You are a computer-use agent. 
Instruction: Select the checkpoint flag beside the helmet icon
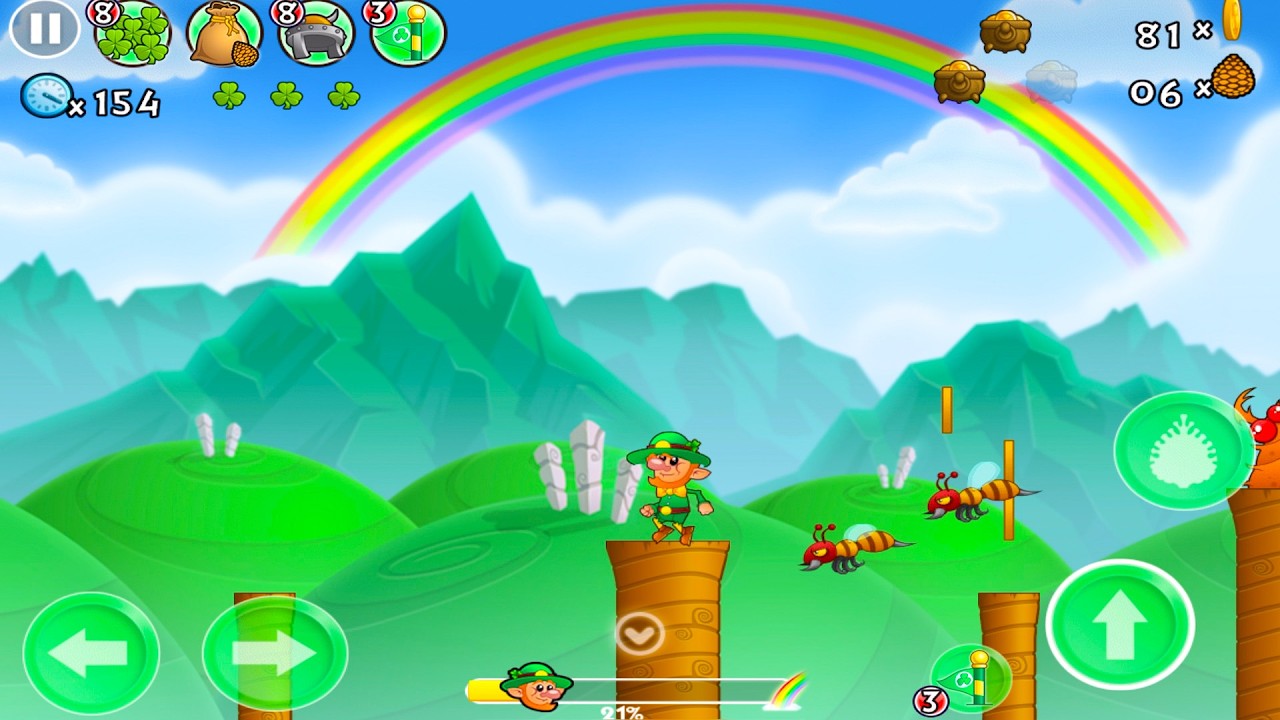pos(408,33)
